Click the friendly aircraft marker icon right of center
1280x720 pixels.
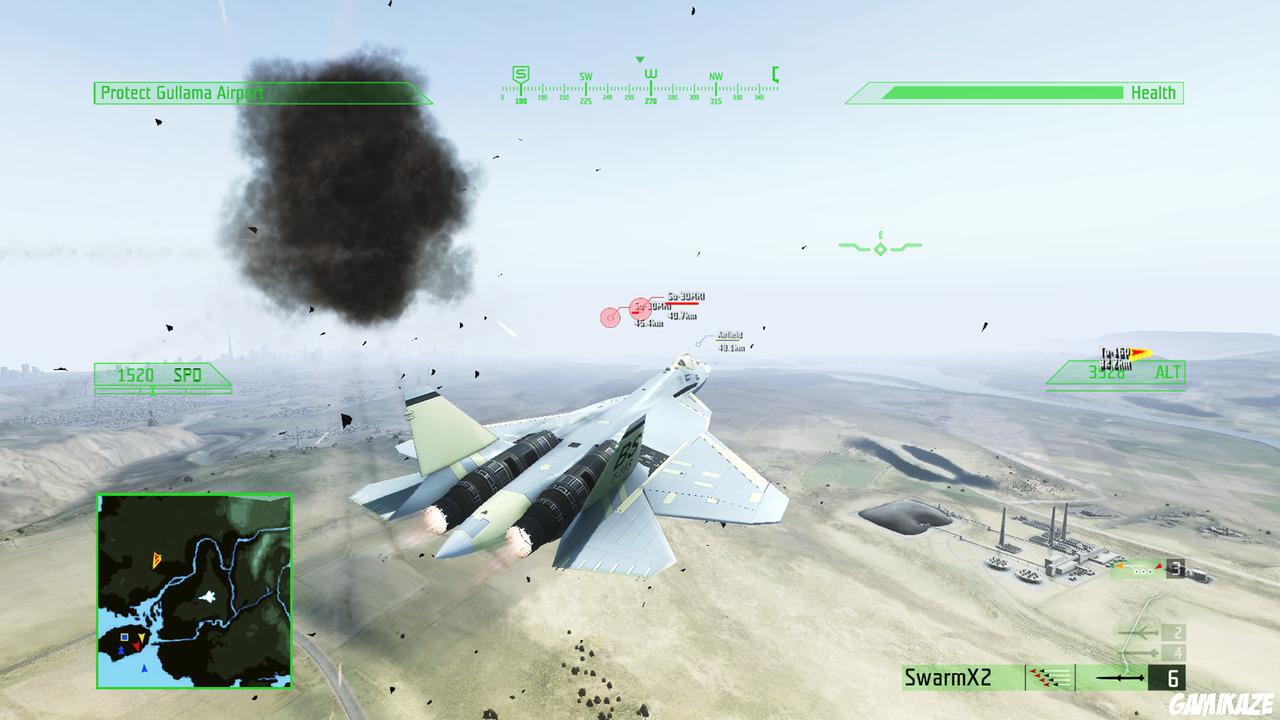(879, 247)
